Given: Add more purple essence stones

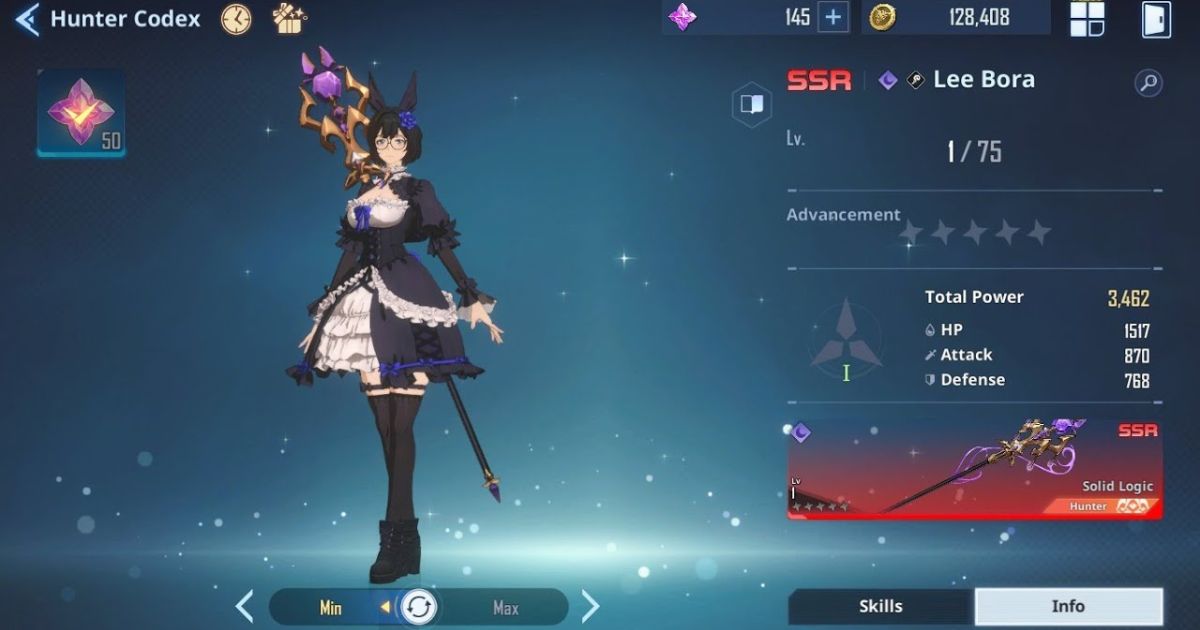Looking at the screenshot, I should click(833, 17).
